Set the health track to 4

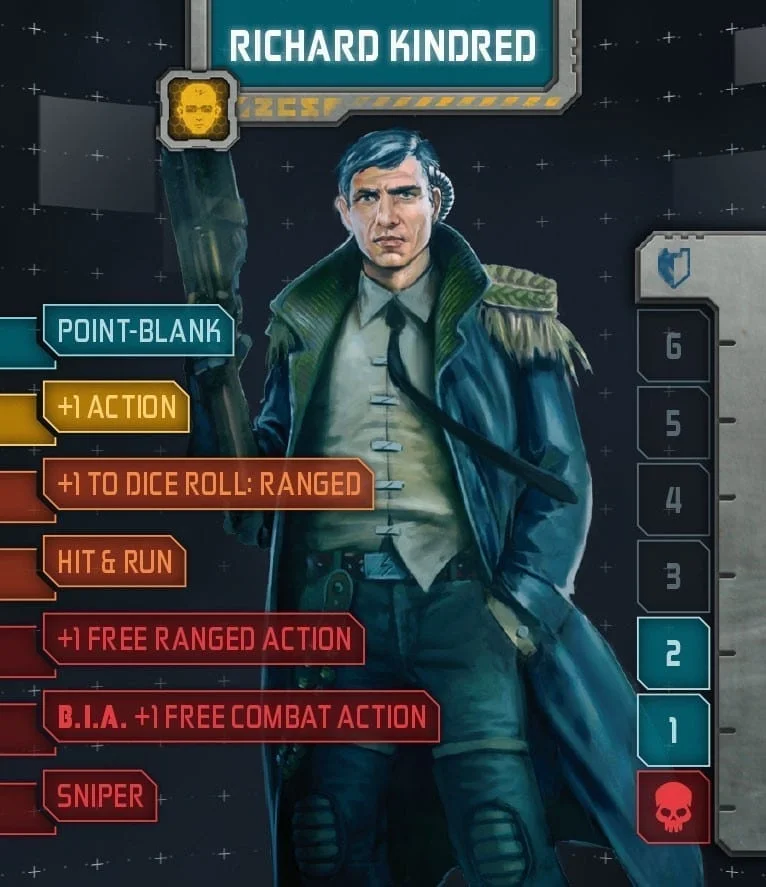[x=673, y=500]
